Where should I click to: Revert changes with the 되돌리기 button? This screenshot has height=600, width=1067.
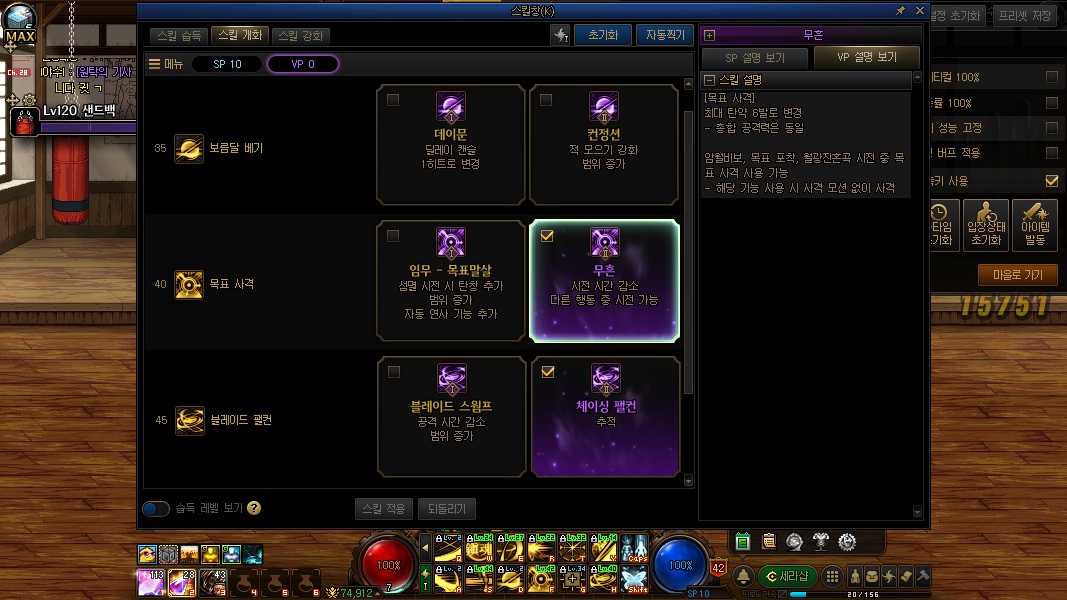coord(446,509)
